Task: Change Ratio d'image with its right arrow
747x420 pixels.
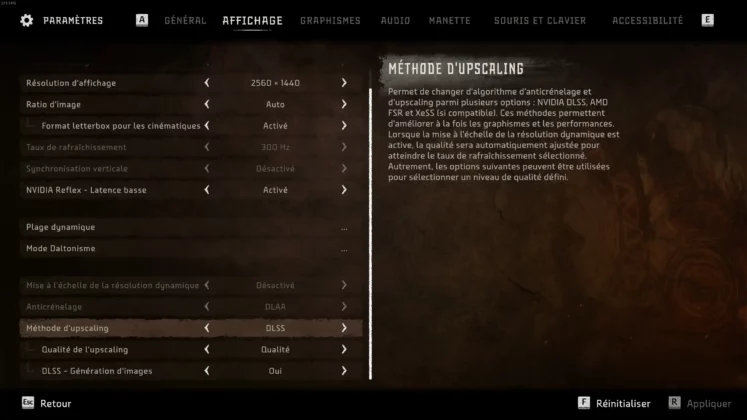Action: point(344,104)
